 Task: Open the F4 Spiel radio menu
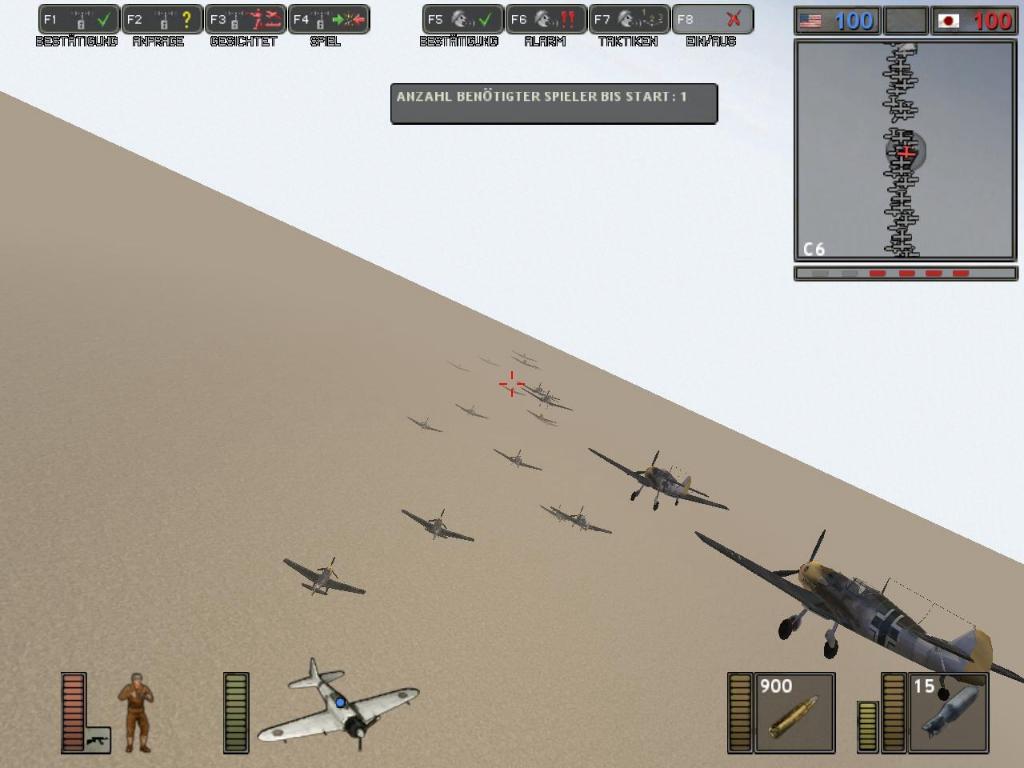tap(329, 19)
